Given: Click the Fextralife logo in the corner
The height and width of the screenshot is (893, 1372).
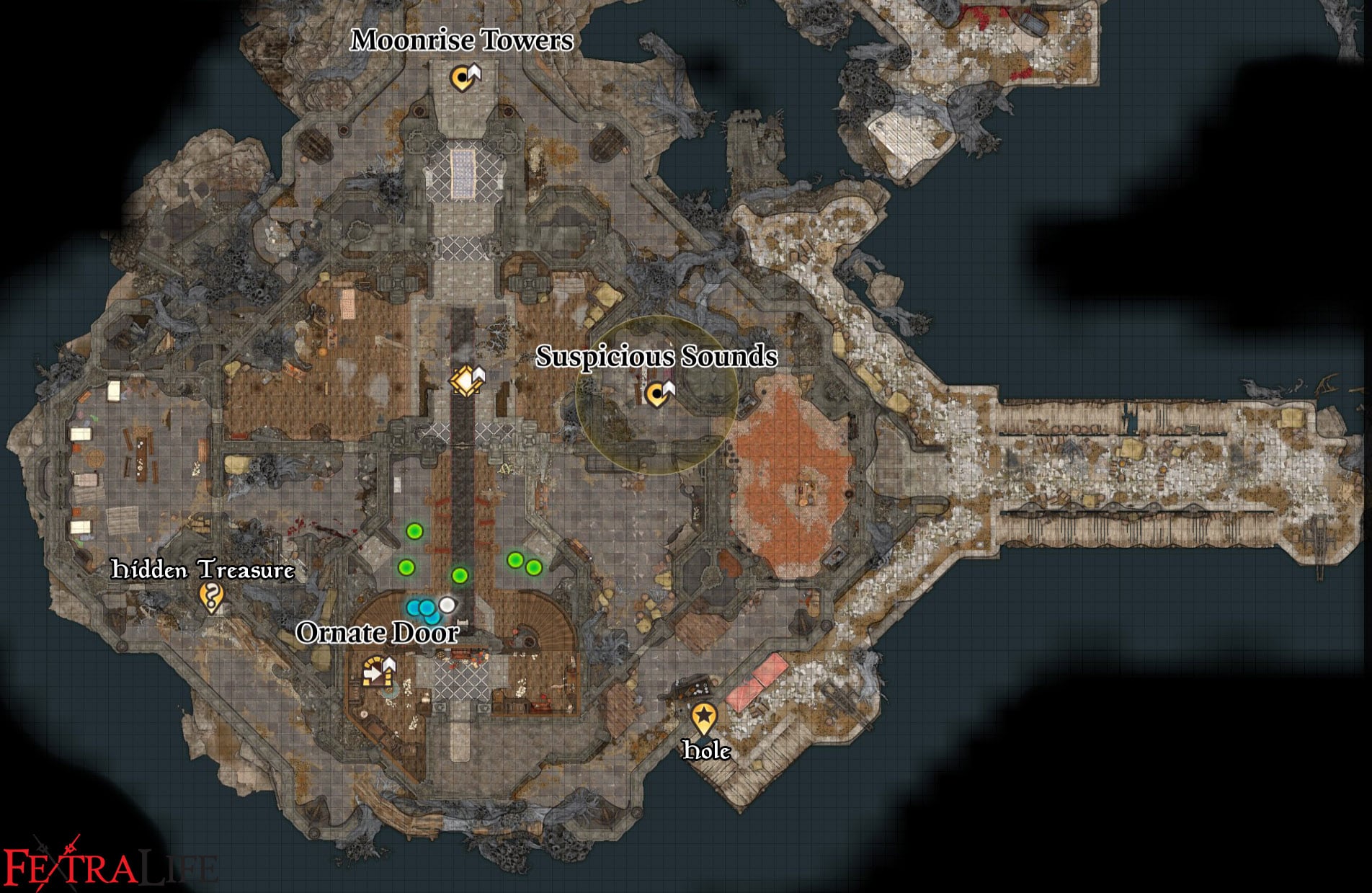Looking at the screenshot, I should (108, 863).
